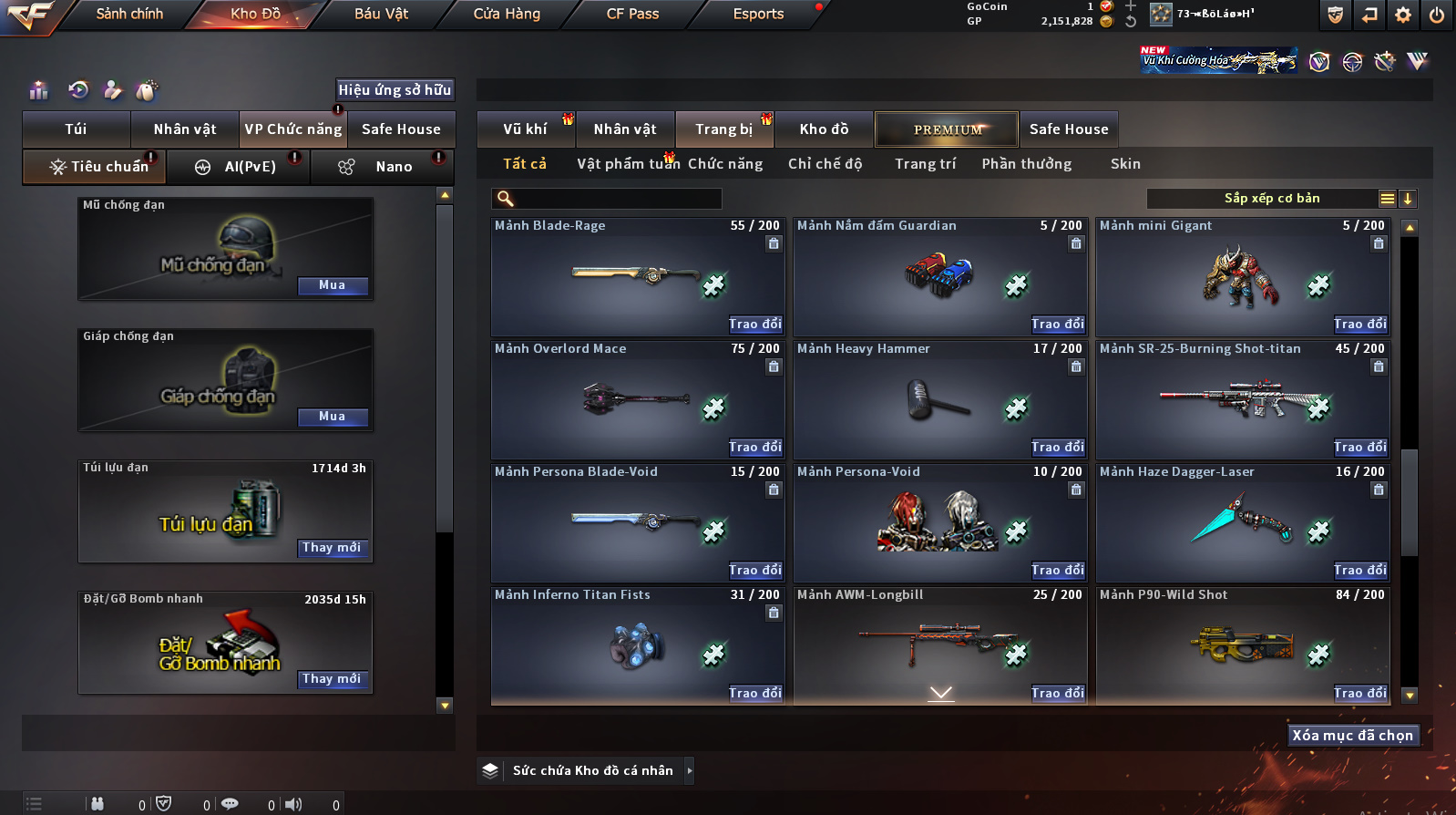The image size is (1456, 815).
Task: Show the Phần thưởng filter
Action: tap(1026, 164)
